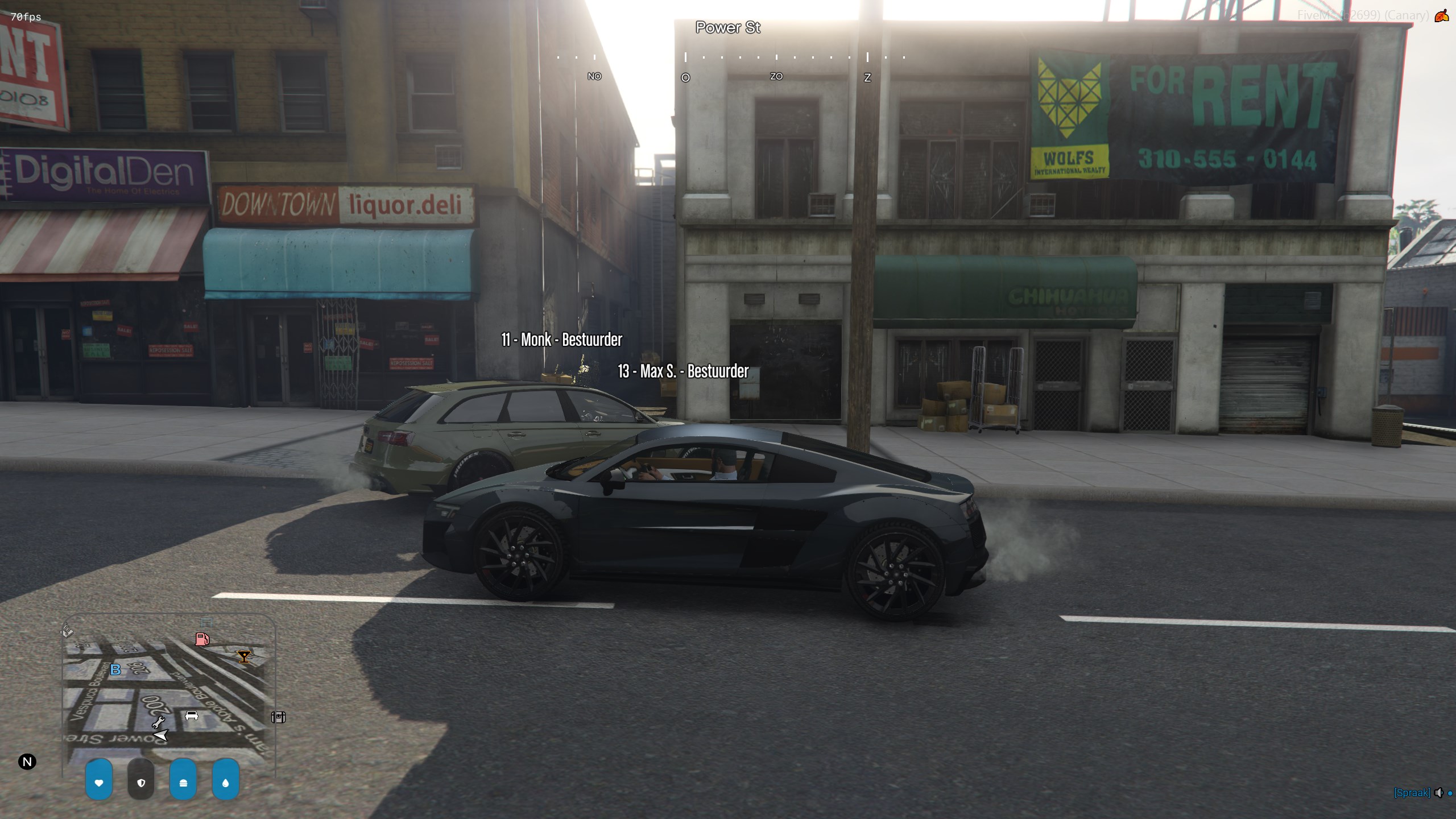The image size is (1456, 819).
Task: Click the blue B blip on the minimap
Action: tap(115, 670)
